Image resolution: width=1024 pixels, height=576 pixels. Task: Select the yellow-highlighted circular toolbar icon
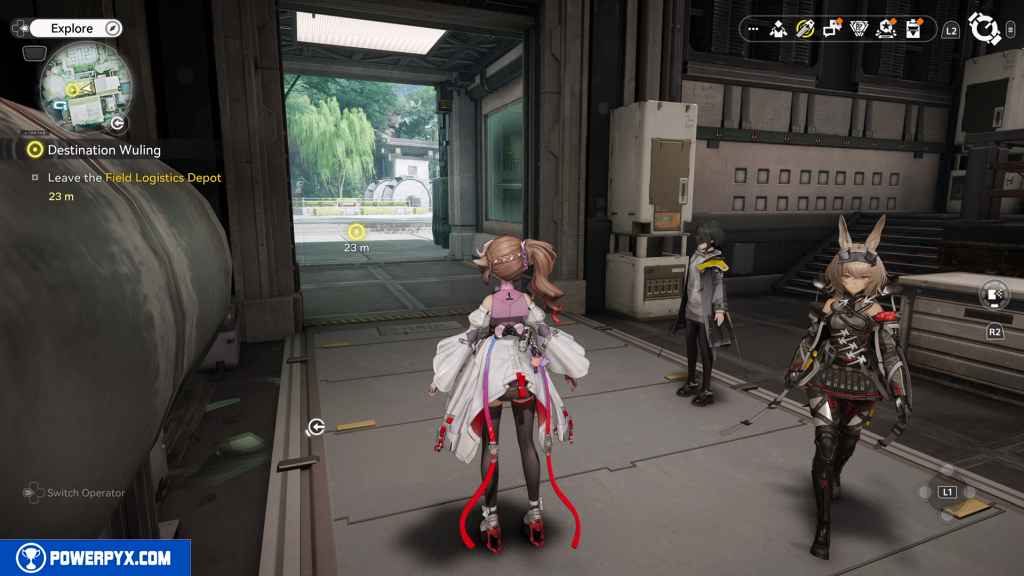click(805, 29)
